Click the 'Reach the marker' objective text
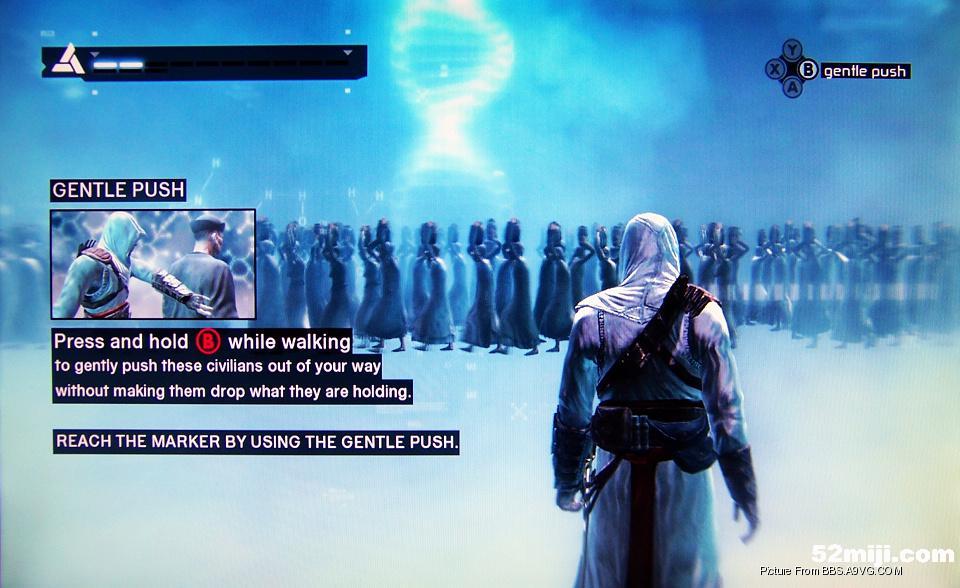The width and height of the screenshot is (960, 588). coord(256,441)
